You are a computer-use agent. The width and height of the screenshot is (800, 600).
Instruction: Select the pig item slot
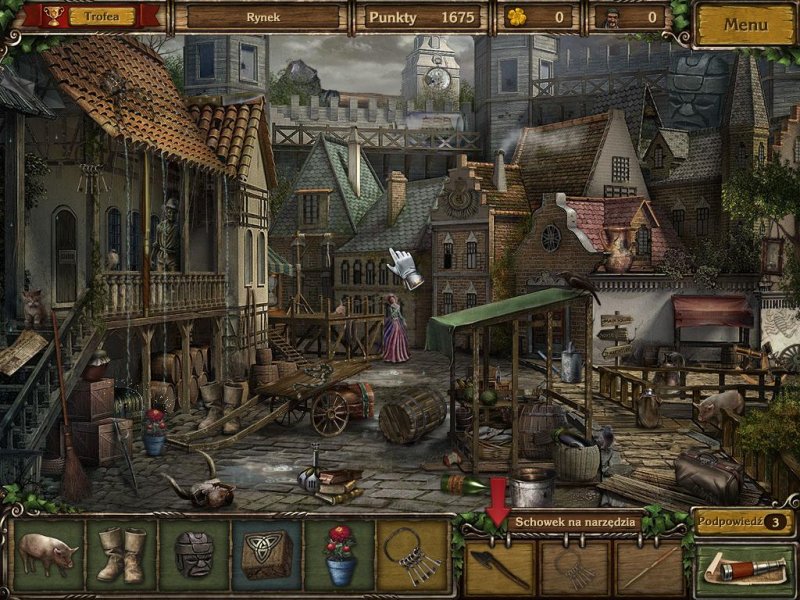(x=48, y=554)
